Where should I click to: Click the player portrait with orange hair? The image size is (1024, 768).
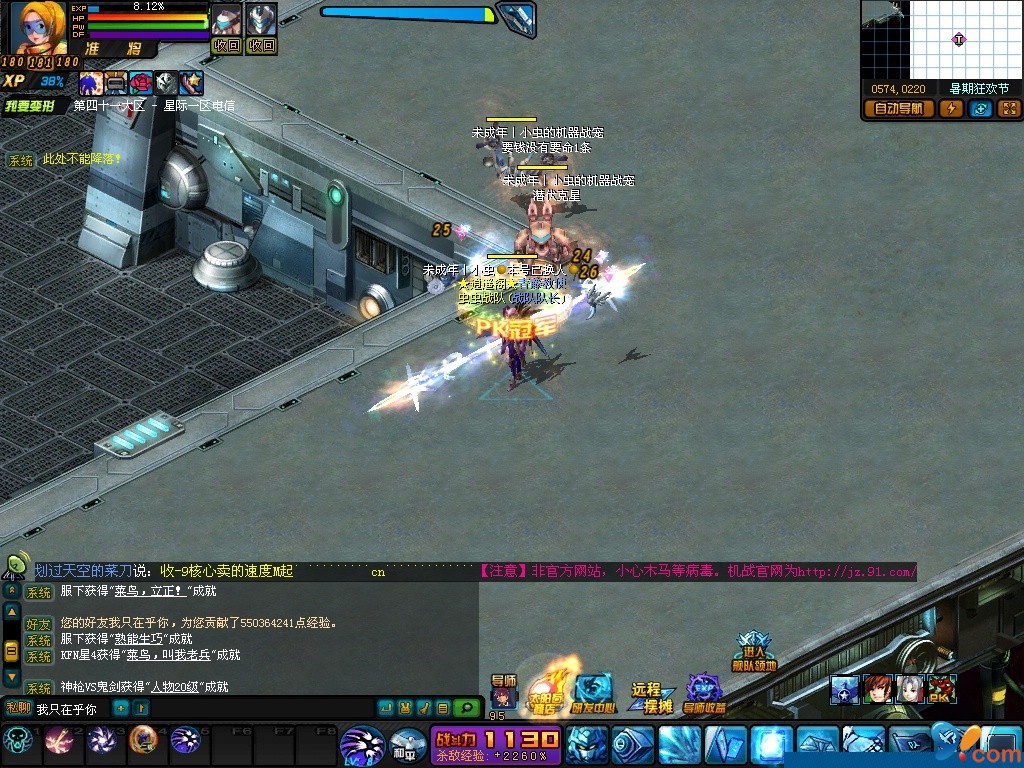(x=38, y=28)
